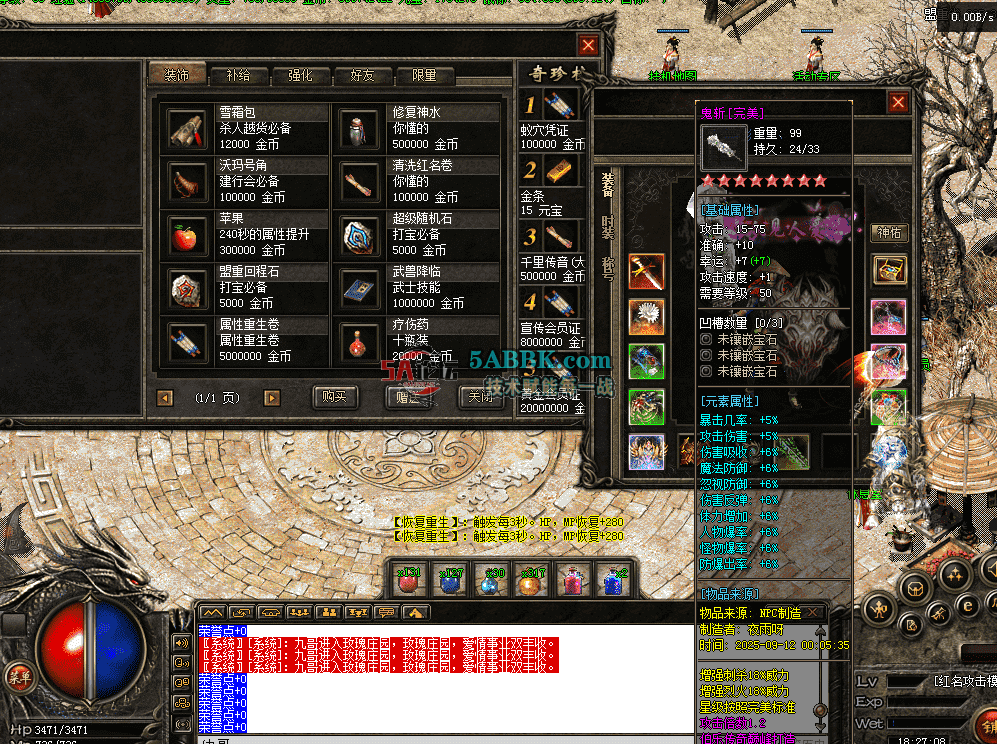Open the 强化 enhancement tab
Viewport: 997px width, 744px height.
click(x=300, y=75)
